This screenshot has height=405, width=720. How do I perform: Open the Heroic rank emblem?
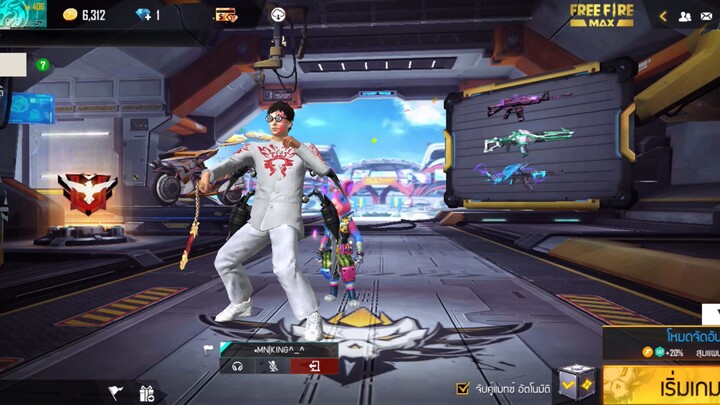tap(87, 192)
